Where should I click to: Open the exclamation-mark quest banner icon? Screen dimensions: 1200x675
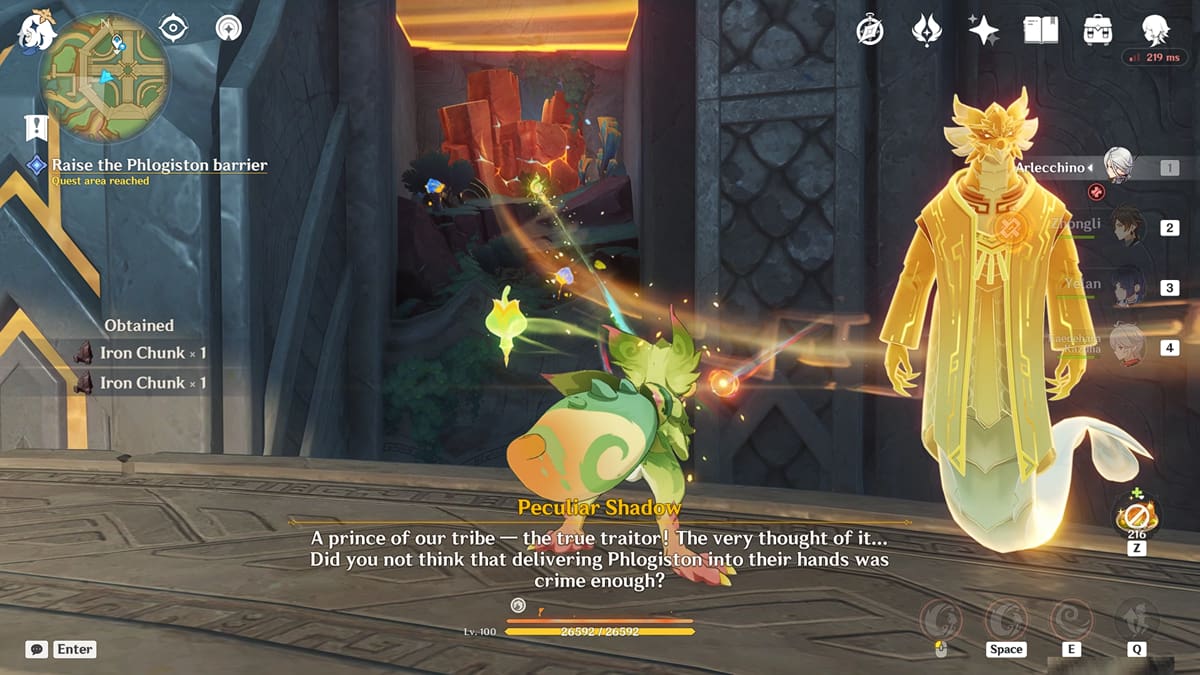click(x=37, y=127)
